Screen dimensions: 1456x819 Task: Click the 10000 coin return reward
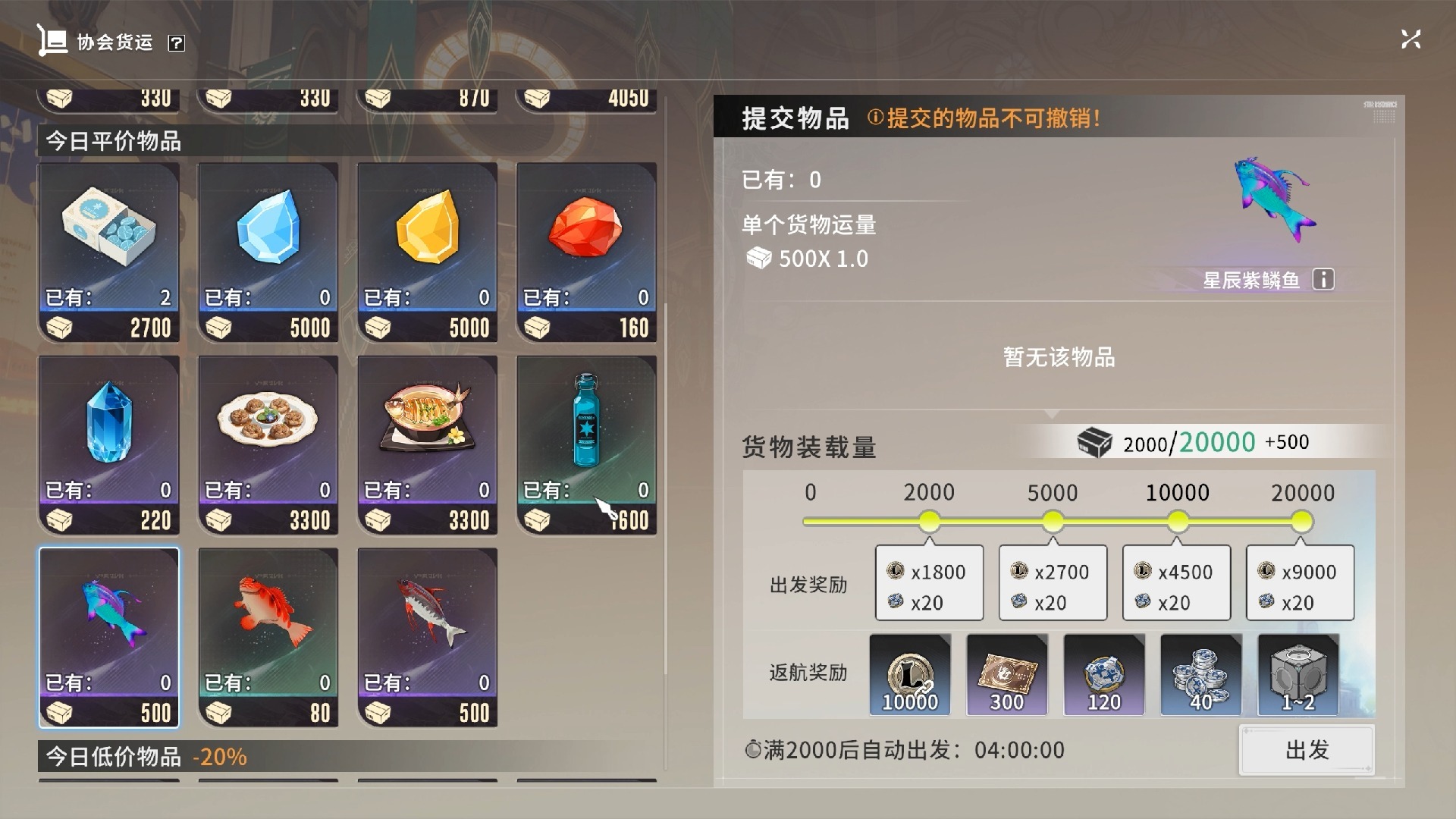[910, 675]
